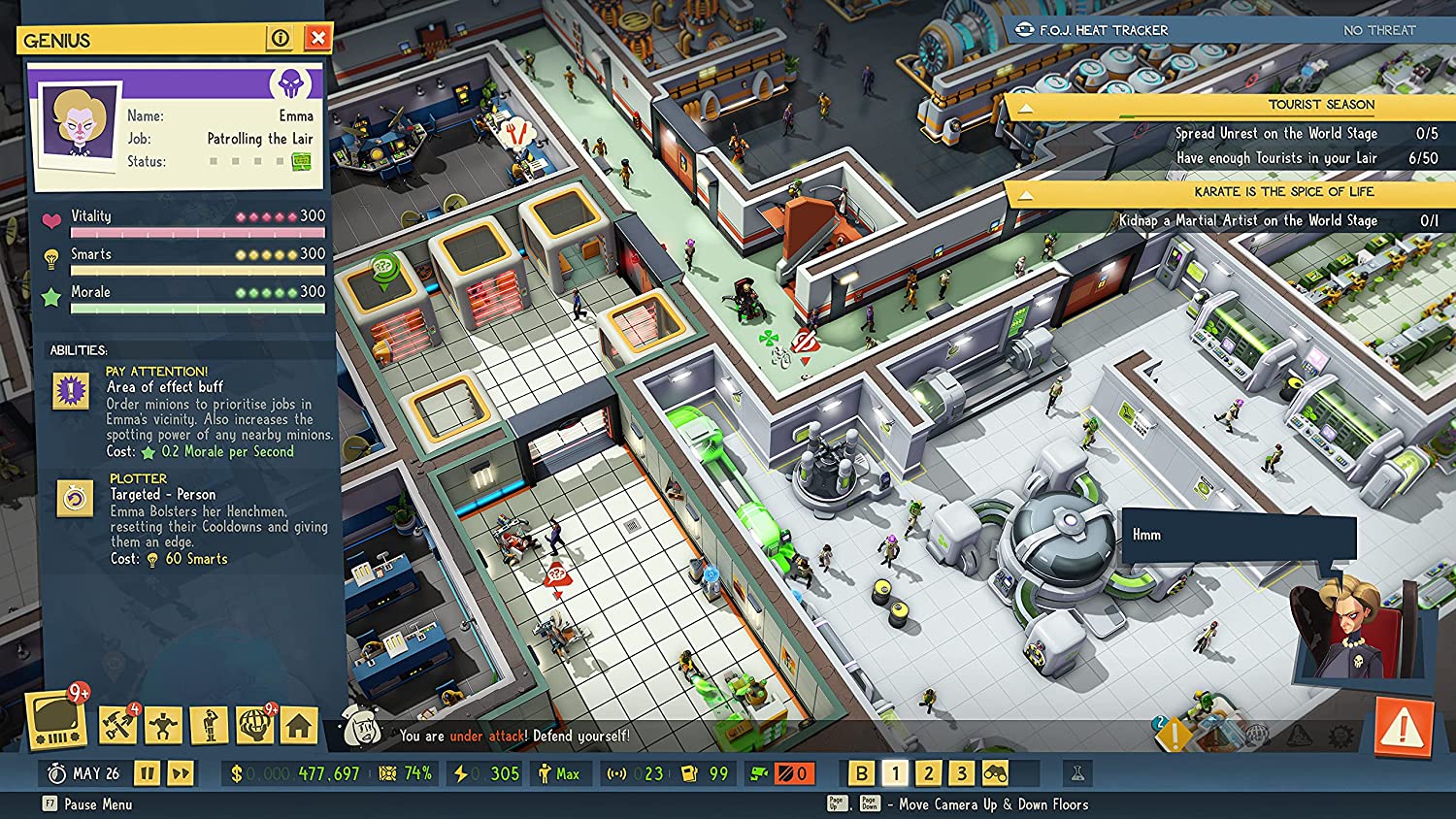This screenshot has width=1456, height=819.
Task: Toggle the red security alert counter
Action: 793,773
